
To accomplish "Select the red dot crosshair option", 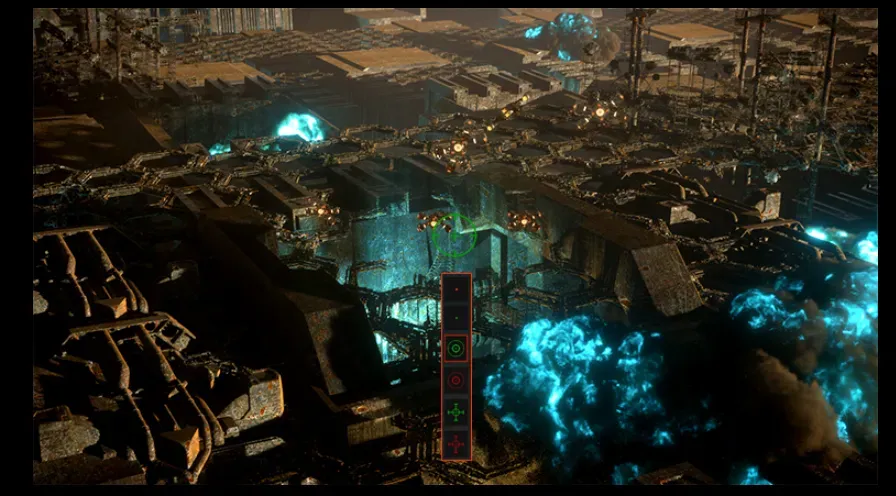I will tap(456, 288).
